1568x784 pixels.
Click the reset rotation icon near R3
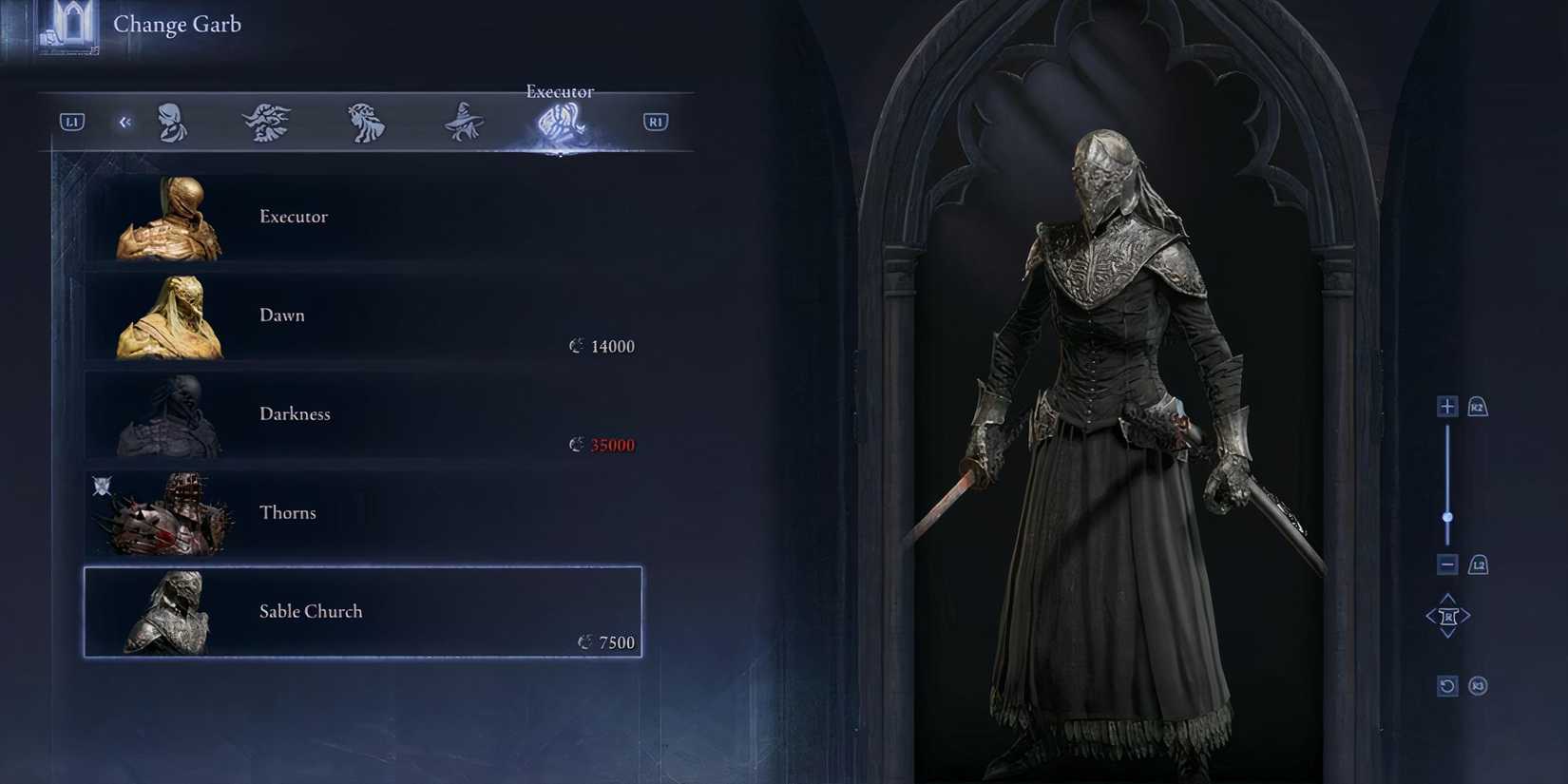click(1447, 684)
